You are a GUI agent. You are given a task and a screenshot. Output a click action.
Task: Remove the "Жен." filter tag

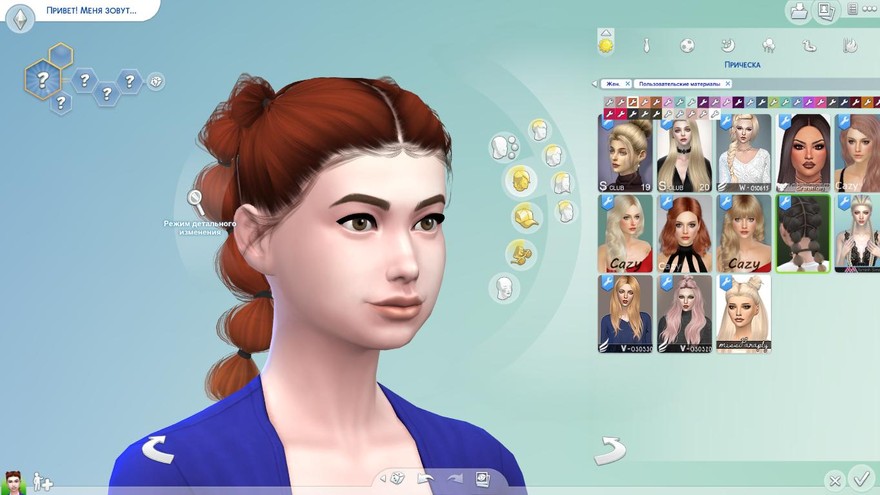(627, 84)
